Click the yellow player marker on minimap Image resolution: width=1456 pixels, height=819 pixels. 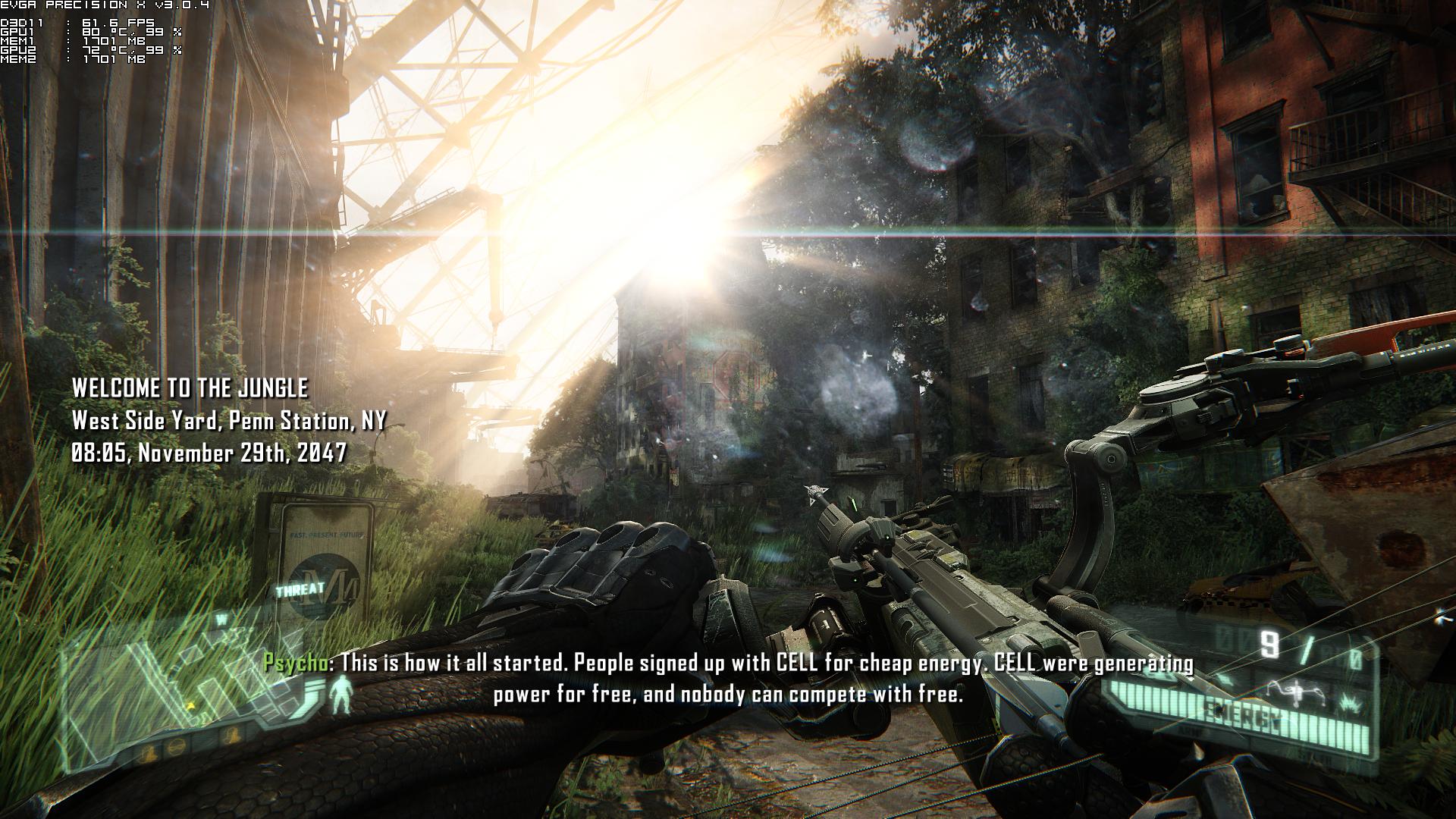pyautogui.click(x=191, y=705)
